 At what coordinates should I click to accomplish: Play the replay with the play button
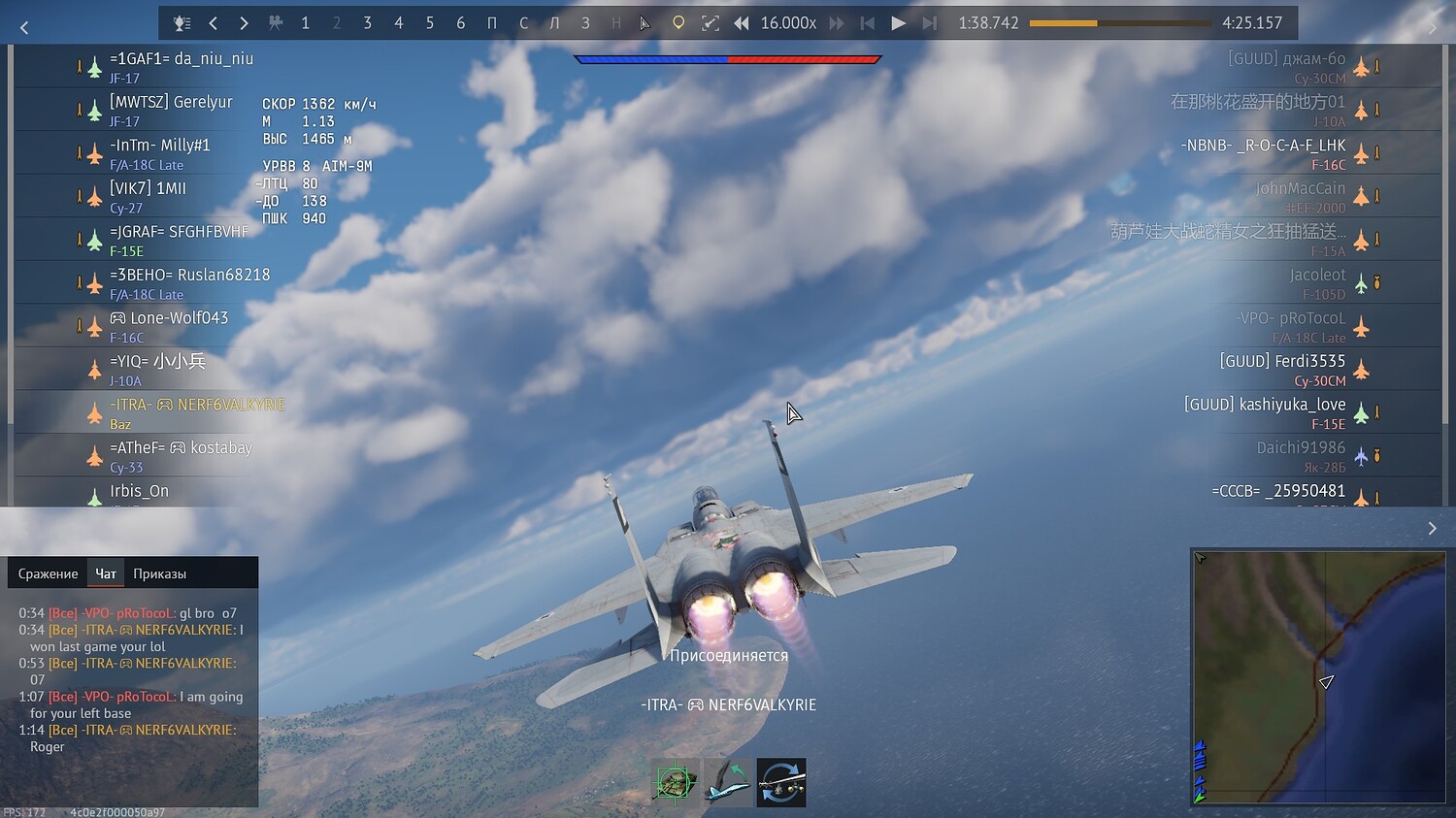pyautogui.click(x=898, y=23)
